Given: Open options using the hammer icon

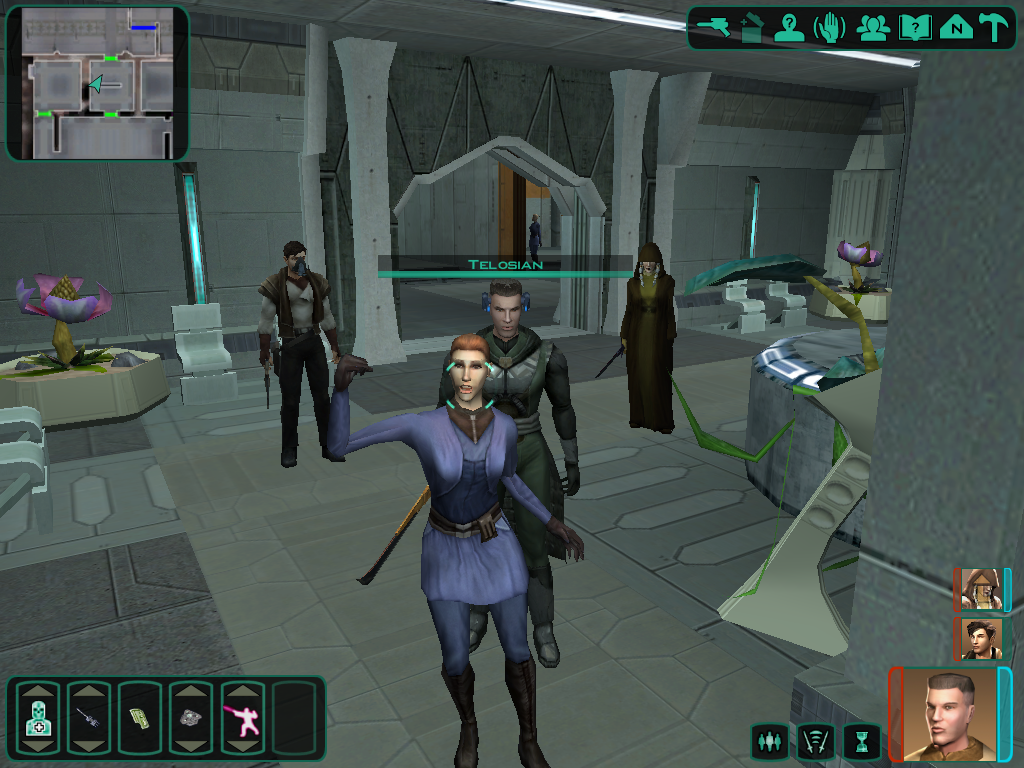Looking at the screenshot, I should click(x=994, y=28).
